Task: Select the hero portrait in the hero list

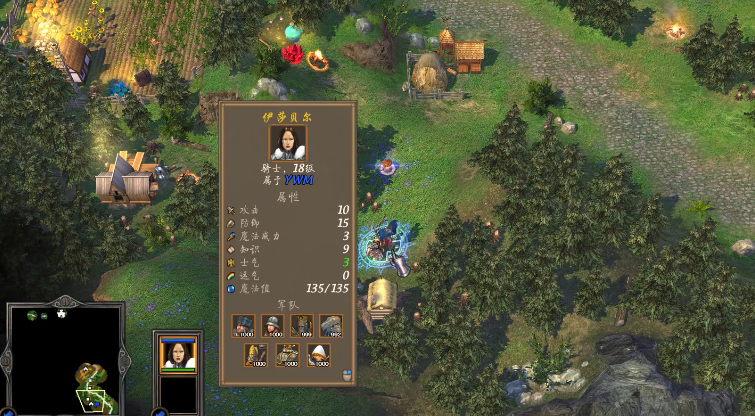Action: [179, 355]
